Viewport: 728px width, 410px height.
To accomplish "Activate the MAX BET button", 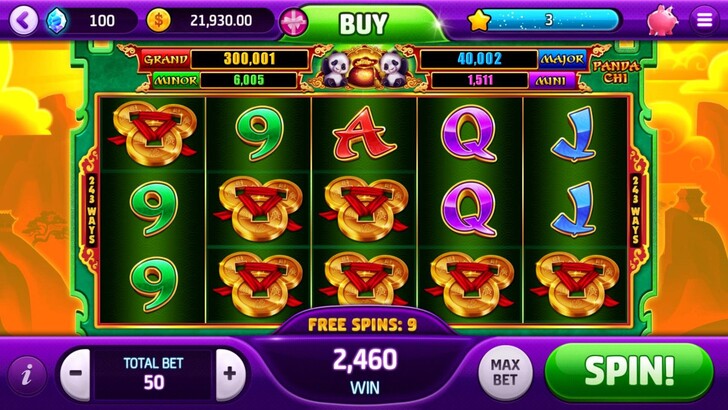I will 505,373.
